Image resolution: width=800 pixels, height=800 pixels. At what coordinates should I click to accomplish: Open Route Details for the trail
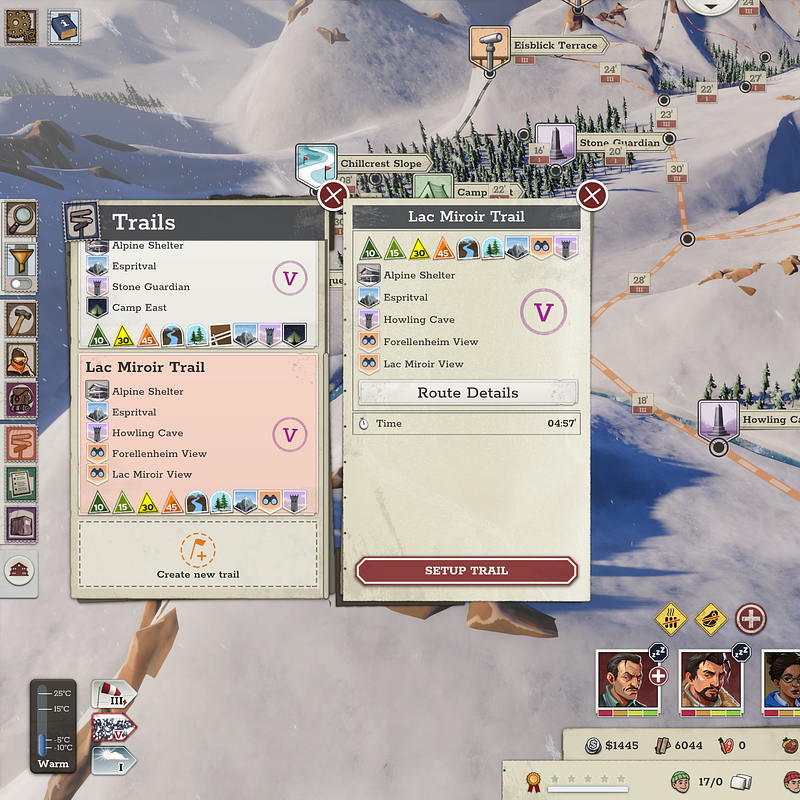(x=467, y=393)
